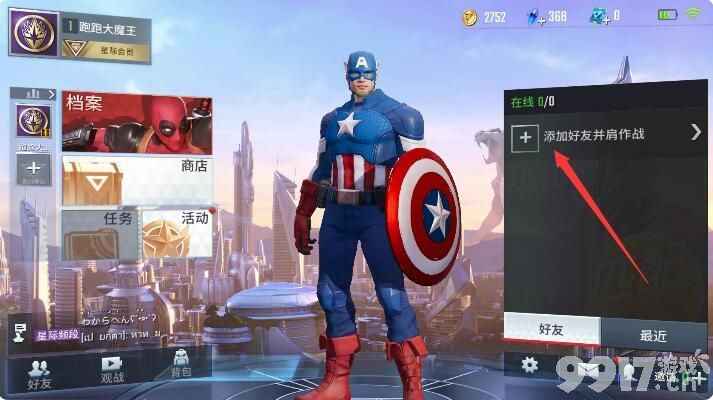The height and width of the screenshot is (400, 713).
Task: Expand the friends panel with right arrow
Action: pyautogui.click(x=696, y=131)
